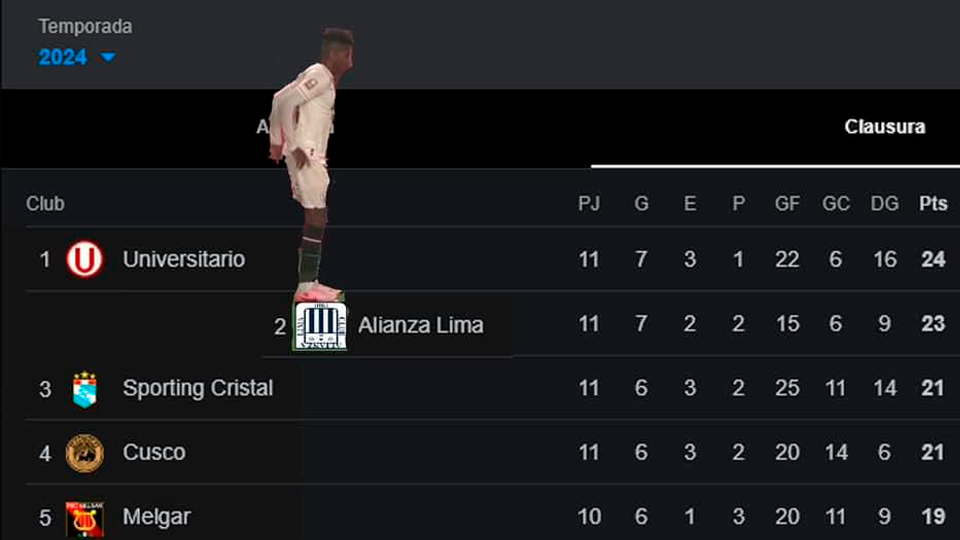Open the Cusco club row

pyautogui.click(x=153, y=453)
